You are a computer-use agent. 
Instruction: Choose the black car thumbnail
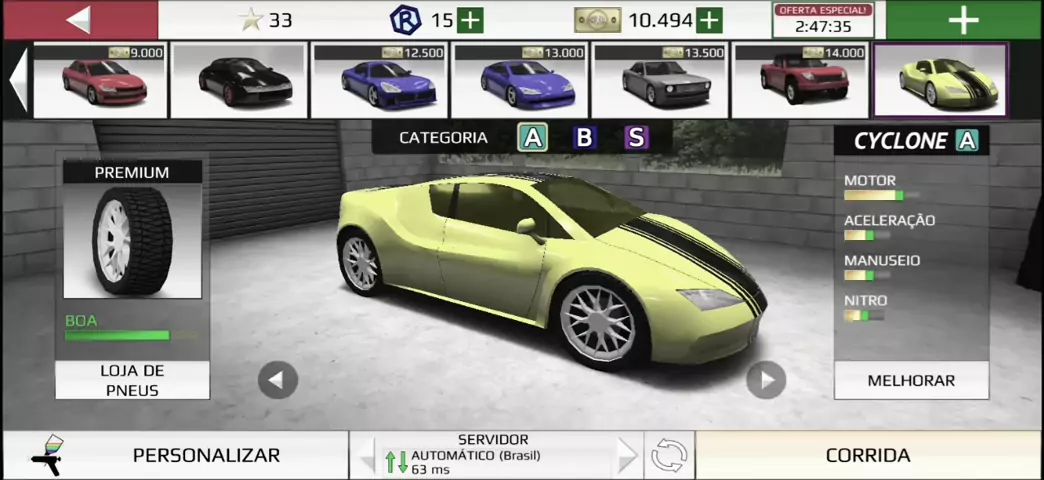click(x=239, y=81)
